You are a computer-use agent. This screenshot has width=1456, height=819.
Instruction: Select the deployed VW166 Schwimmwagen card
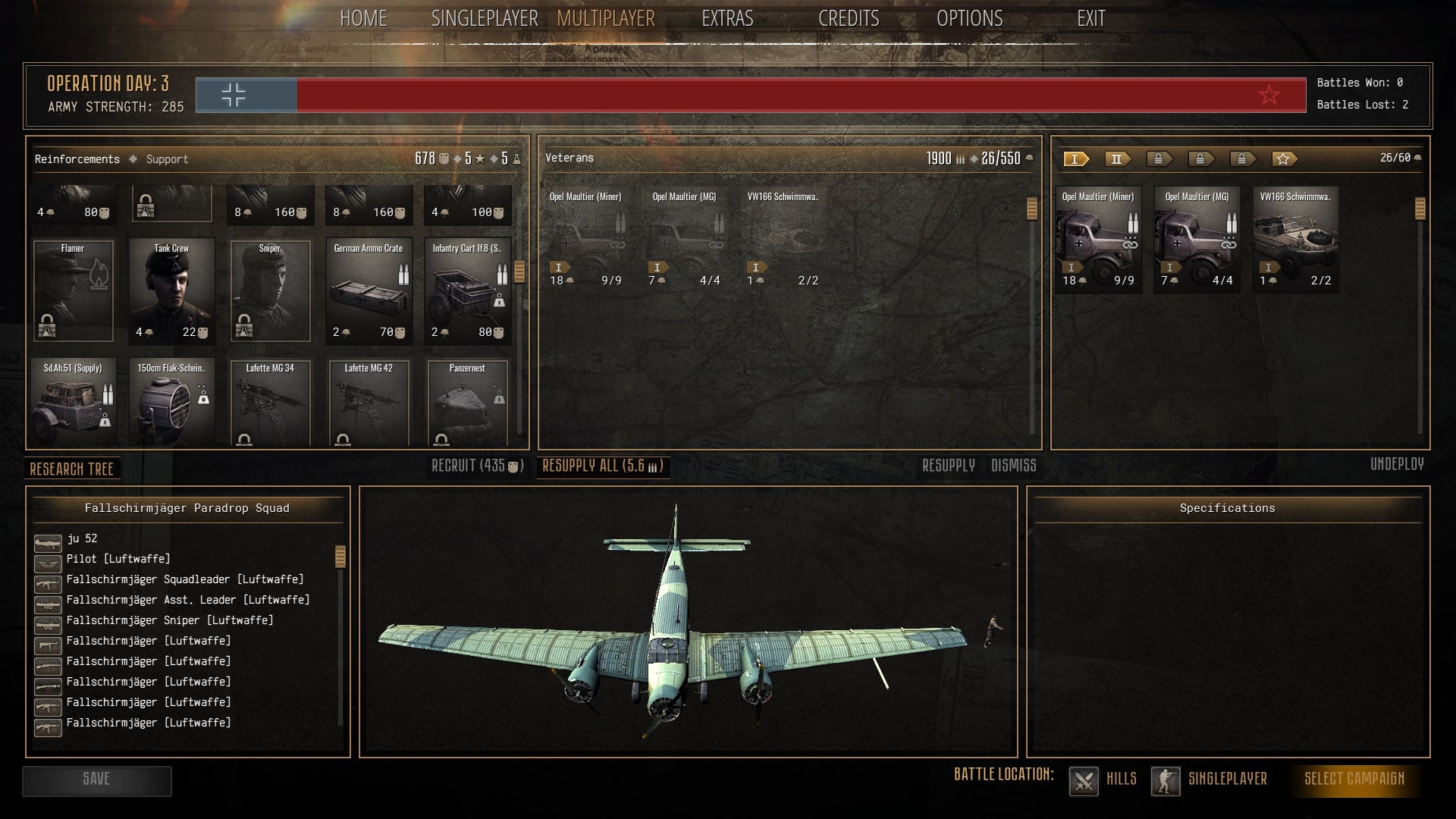pos(1295,238)
